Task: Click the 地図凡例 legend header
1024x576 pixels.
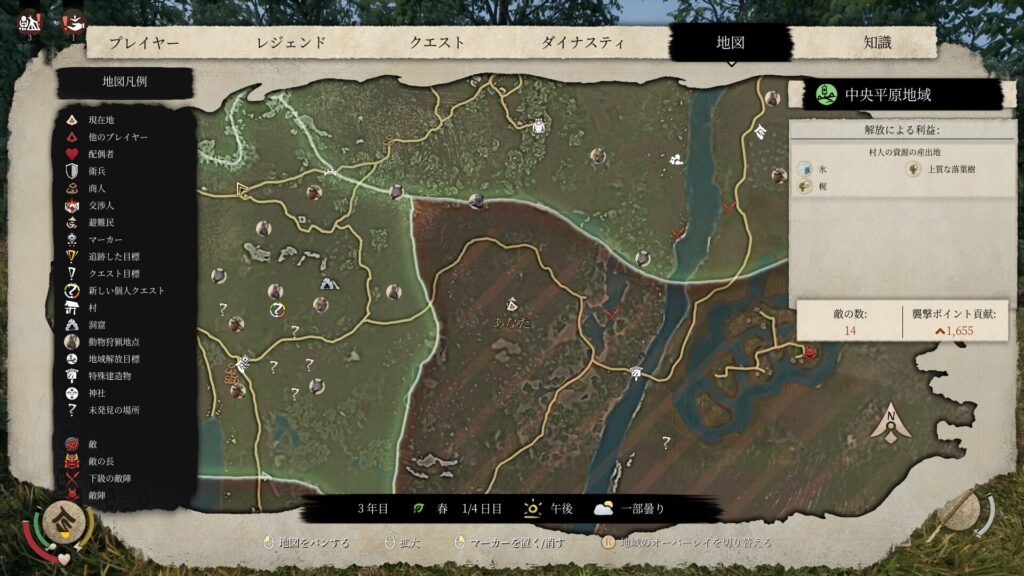Action: tap(124, 82)
